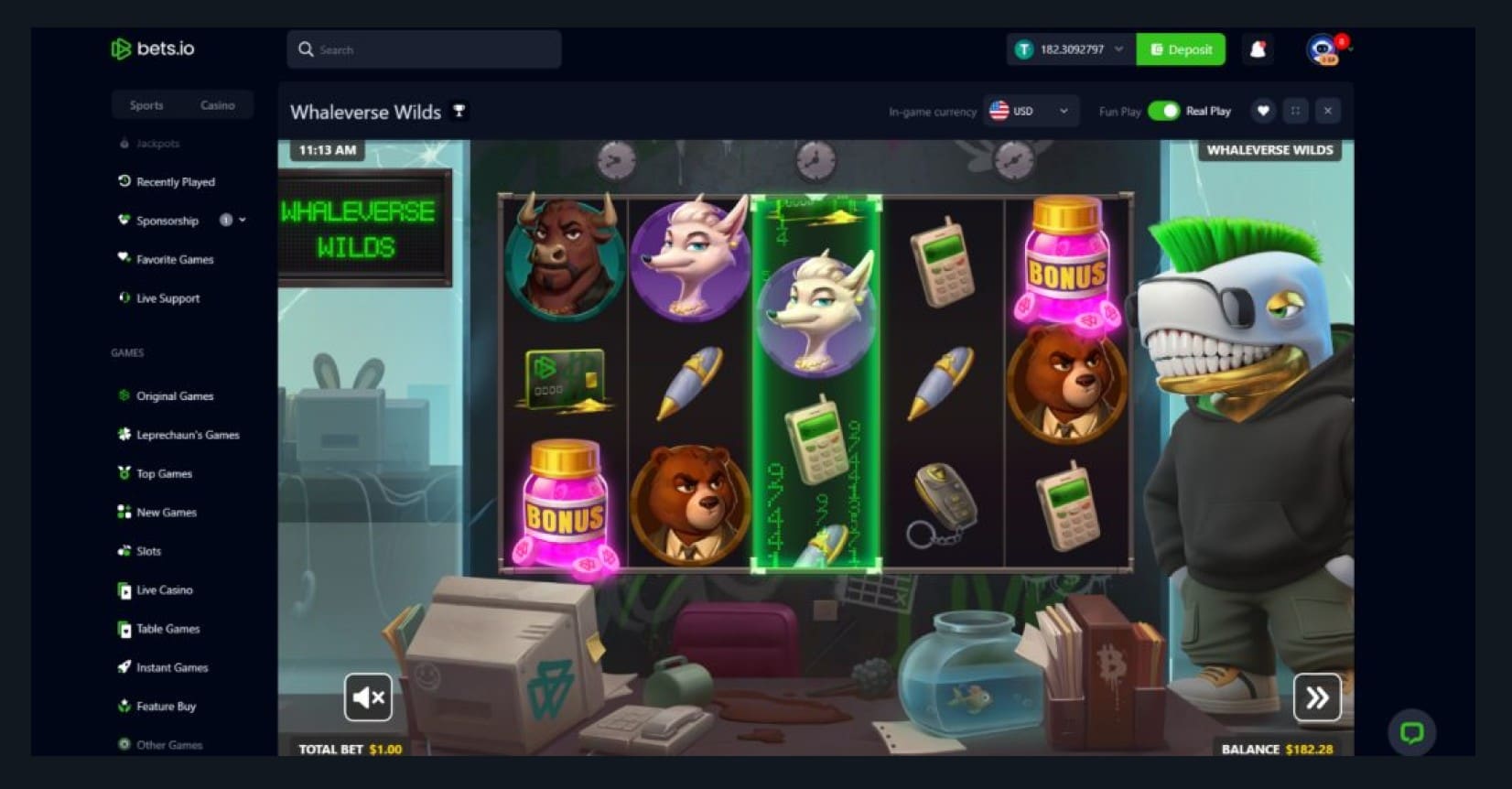
Task: Open the notifications bell
Action: click(x=1258, y=49)
